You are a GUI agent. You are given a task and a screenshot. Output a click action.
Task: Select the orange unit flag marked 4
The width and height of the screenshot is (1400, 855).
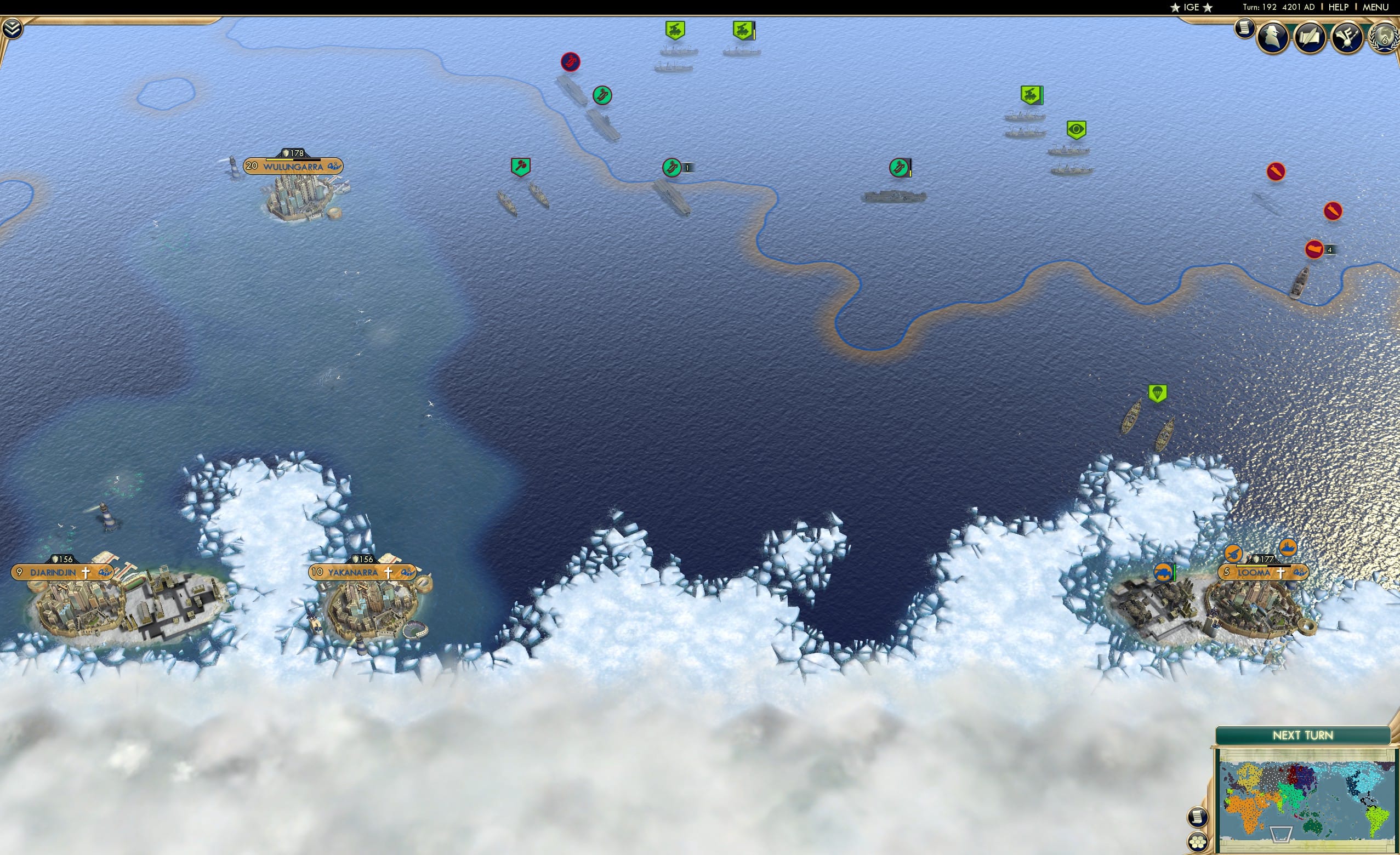coord(1313,249)
